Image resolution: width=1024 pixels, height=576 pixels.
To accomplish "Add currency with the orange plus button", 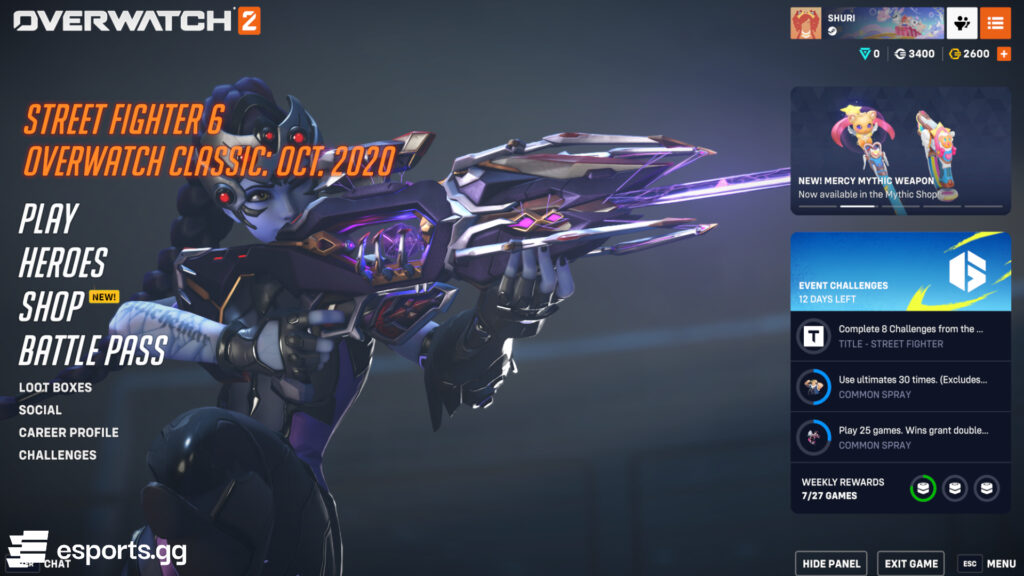I will click(1003, 54).
